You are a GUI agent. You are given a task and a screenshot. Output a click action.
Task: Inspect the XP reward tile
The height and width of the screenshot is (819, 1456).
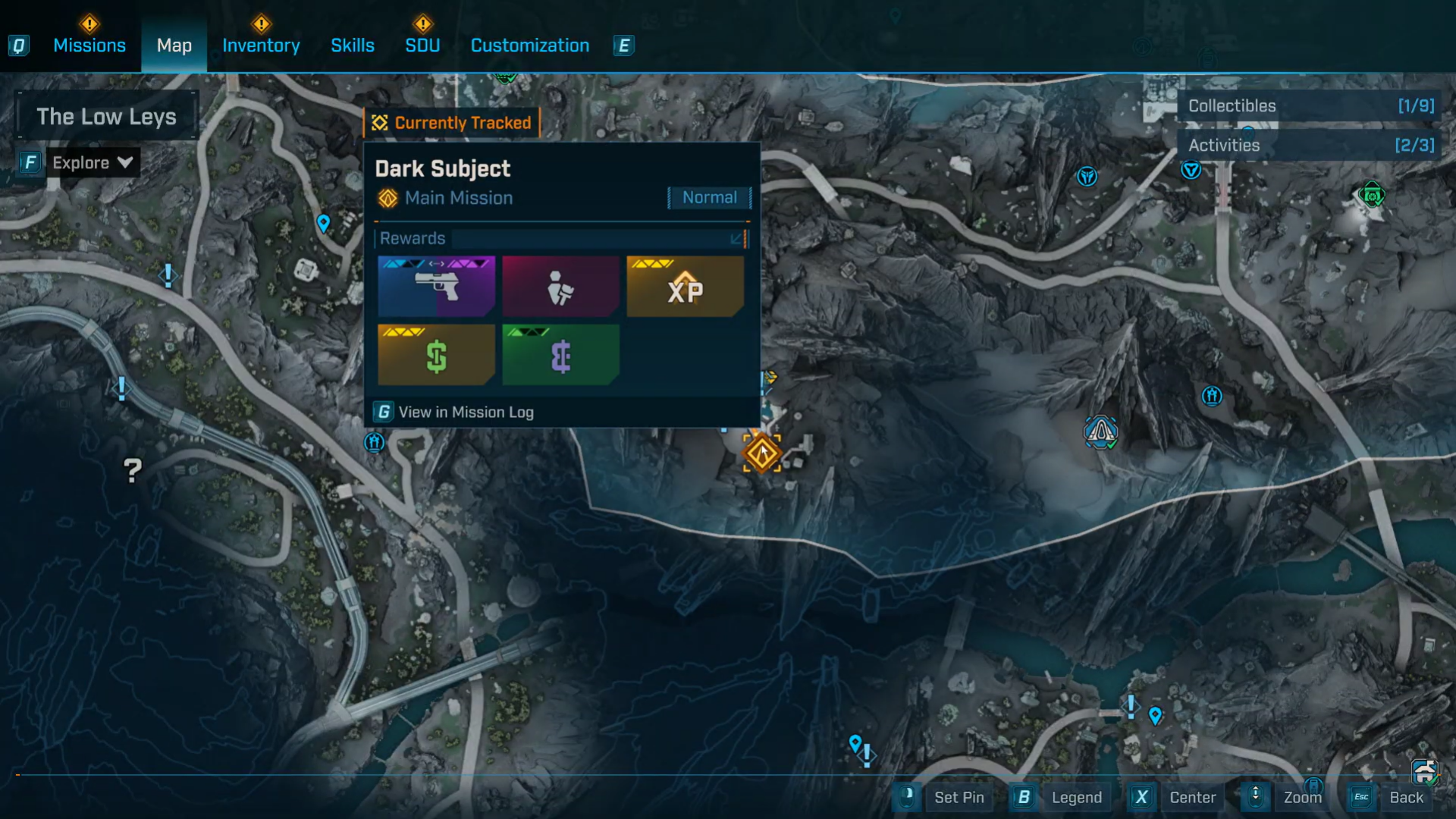click(x=685, y=287)
